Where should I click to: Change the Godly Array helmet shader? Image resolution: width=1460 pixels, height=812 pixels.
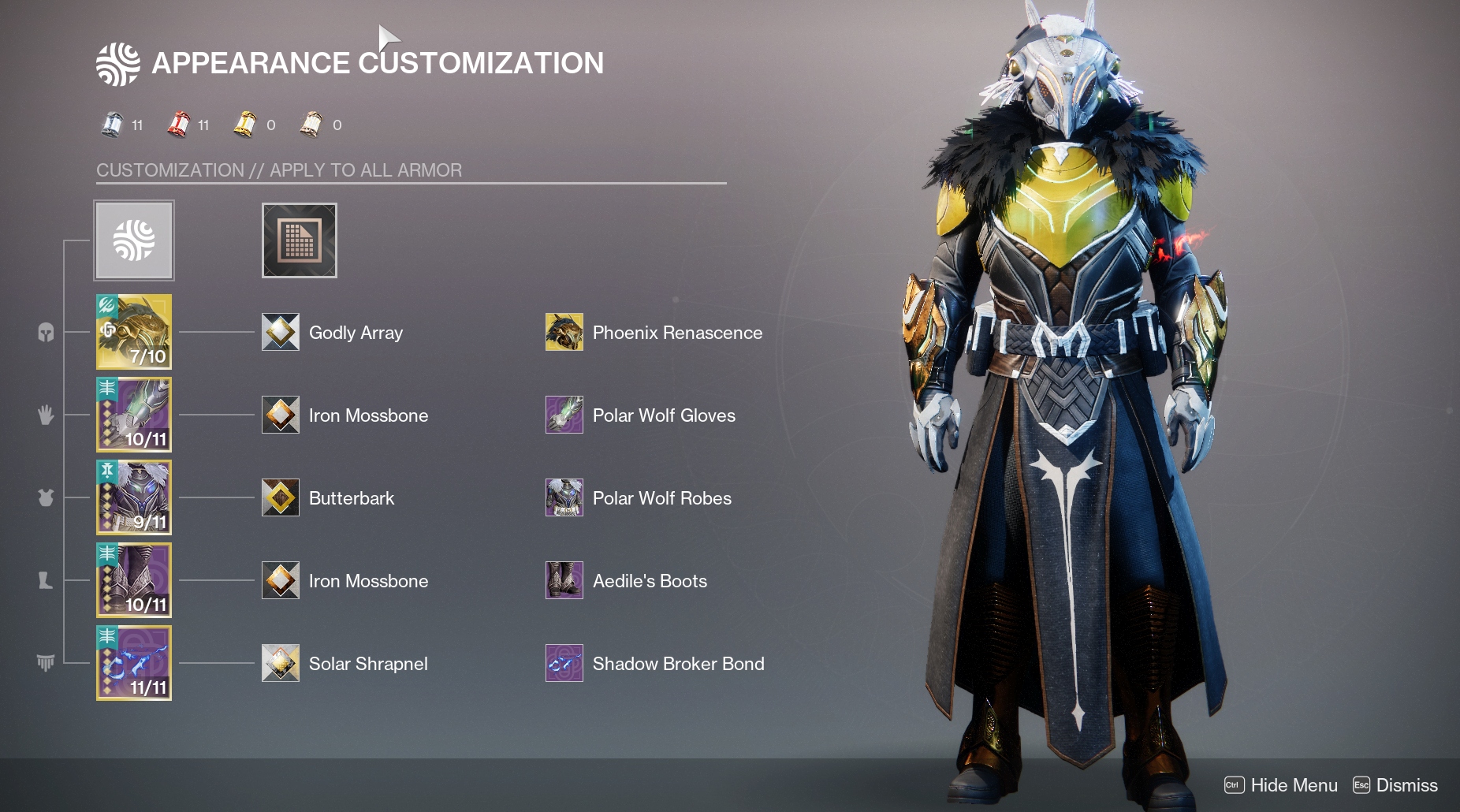(x=281, y=332)
